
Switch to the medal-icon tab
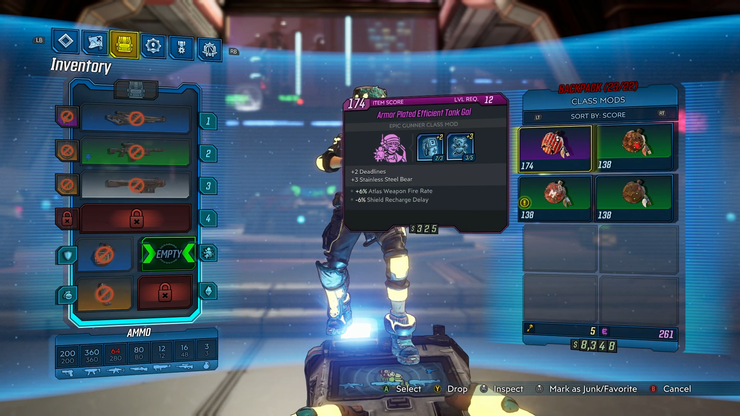pyautogui.click(x=181, y=45)
